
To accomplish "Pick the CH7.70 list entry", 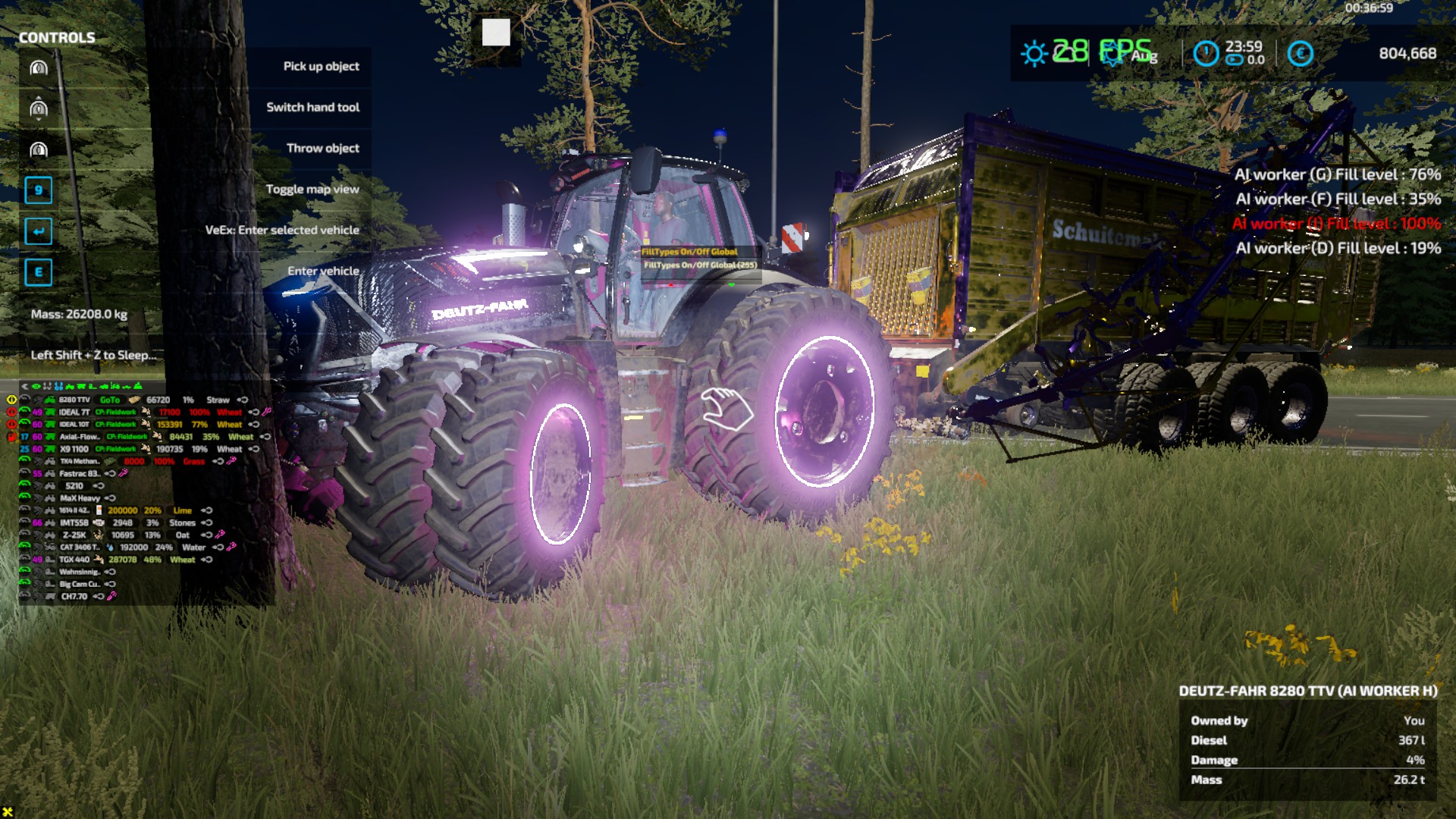I will click(x=74, y=597).
